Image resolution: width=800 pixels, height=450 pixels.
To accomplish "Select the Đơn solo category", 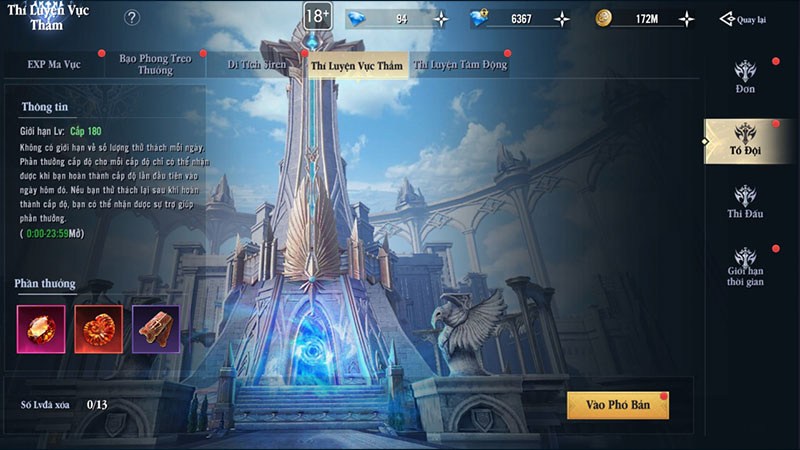I will (745, 77).
